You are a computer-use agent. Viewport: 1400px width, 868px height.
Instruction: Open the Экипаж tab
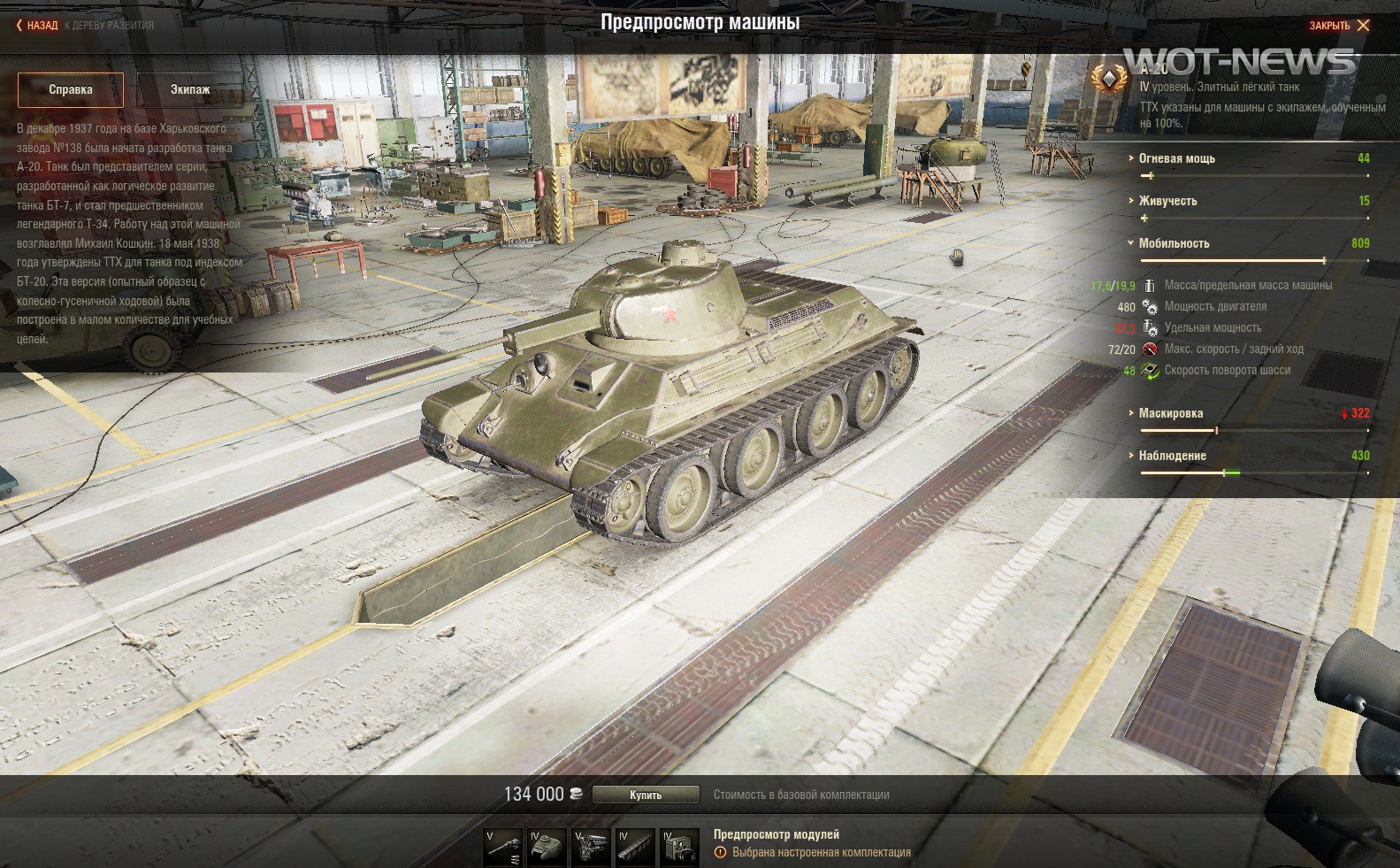[190, 89]
